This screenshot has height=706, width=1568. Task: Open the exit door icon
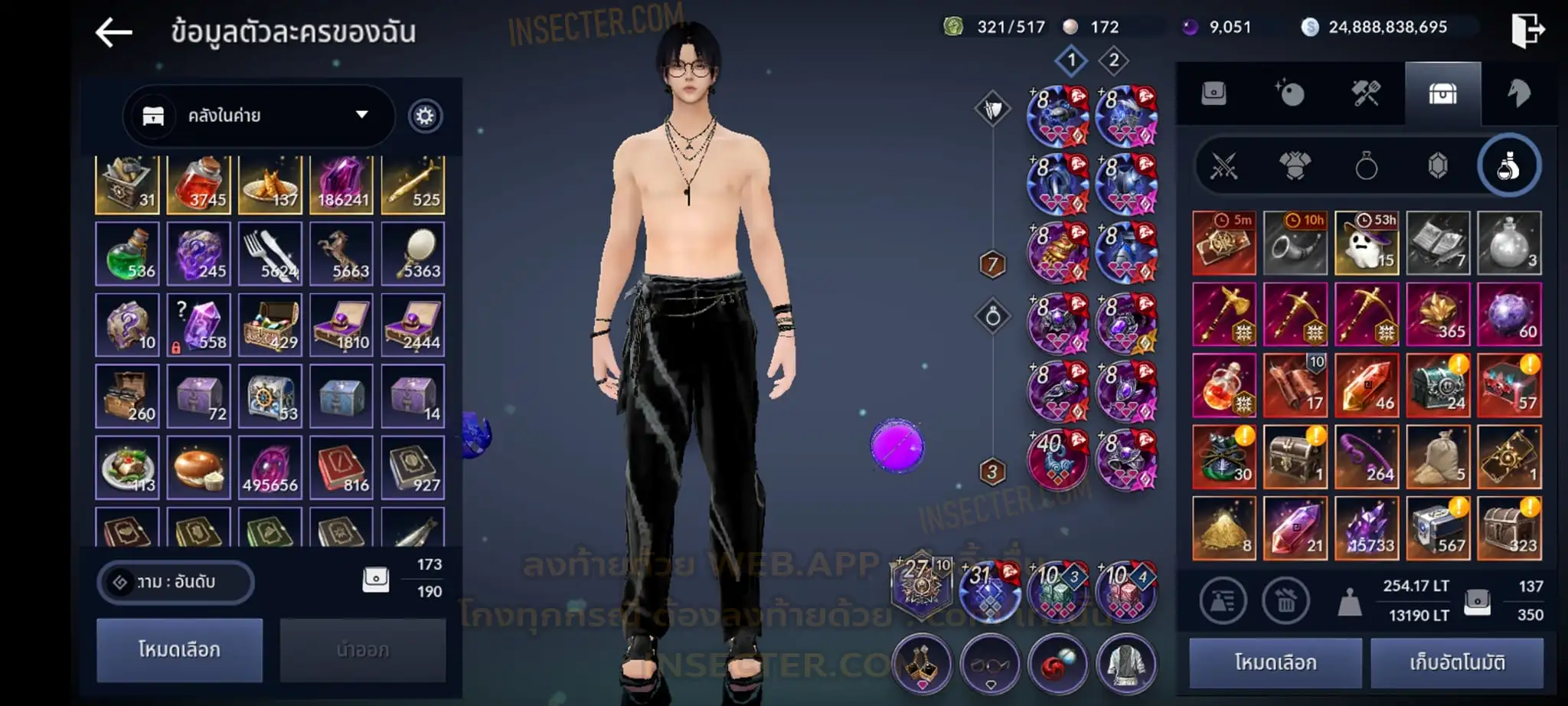click(x=1527, y=31)
